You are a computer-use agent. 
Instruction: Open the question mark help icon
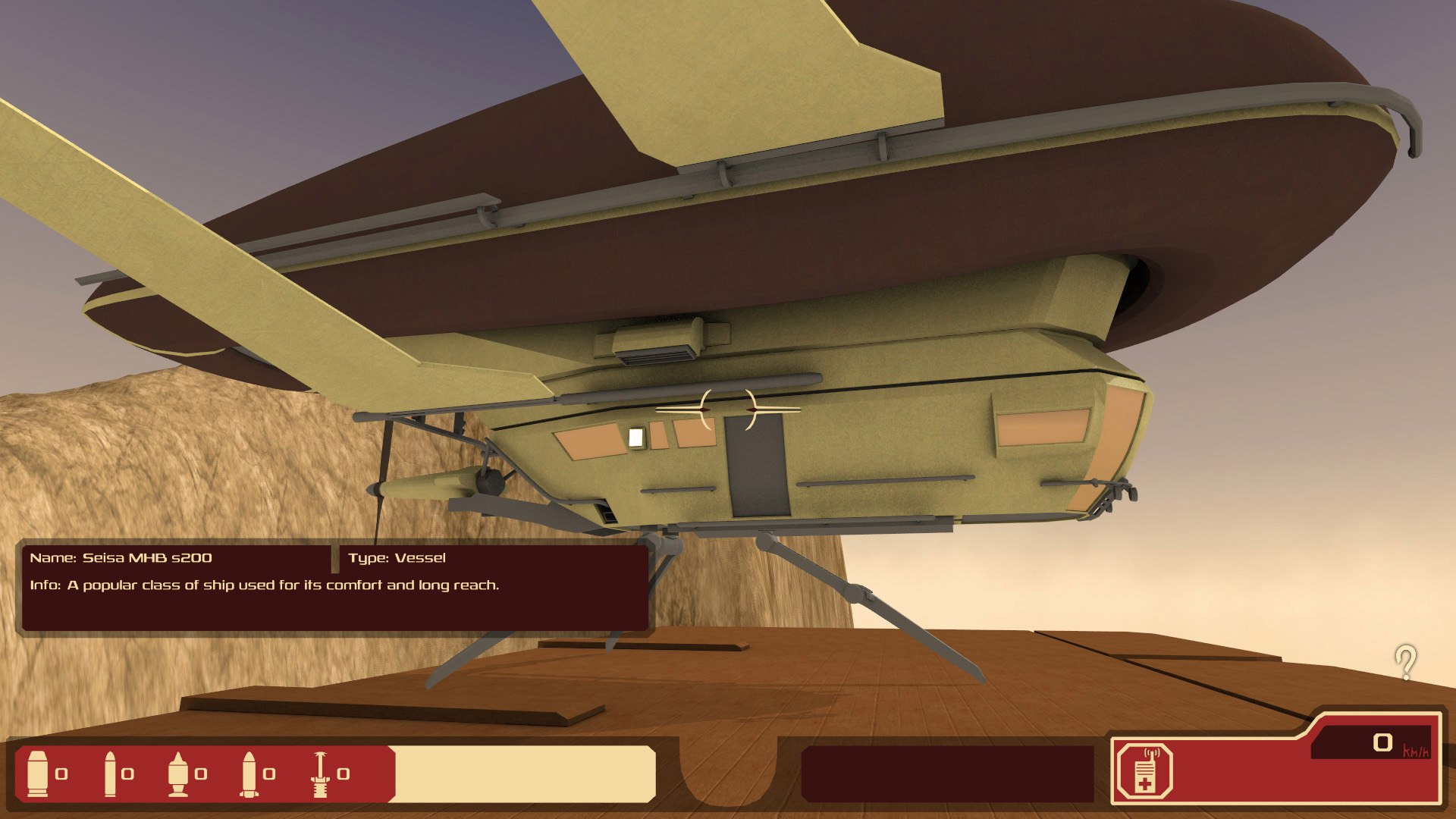[x=1405, y=662]
